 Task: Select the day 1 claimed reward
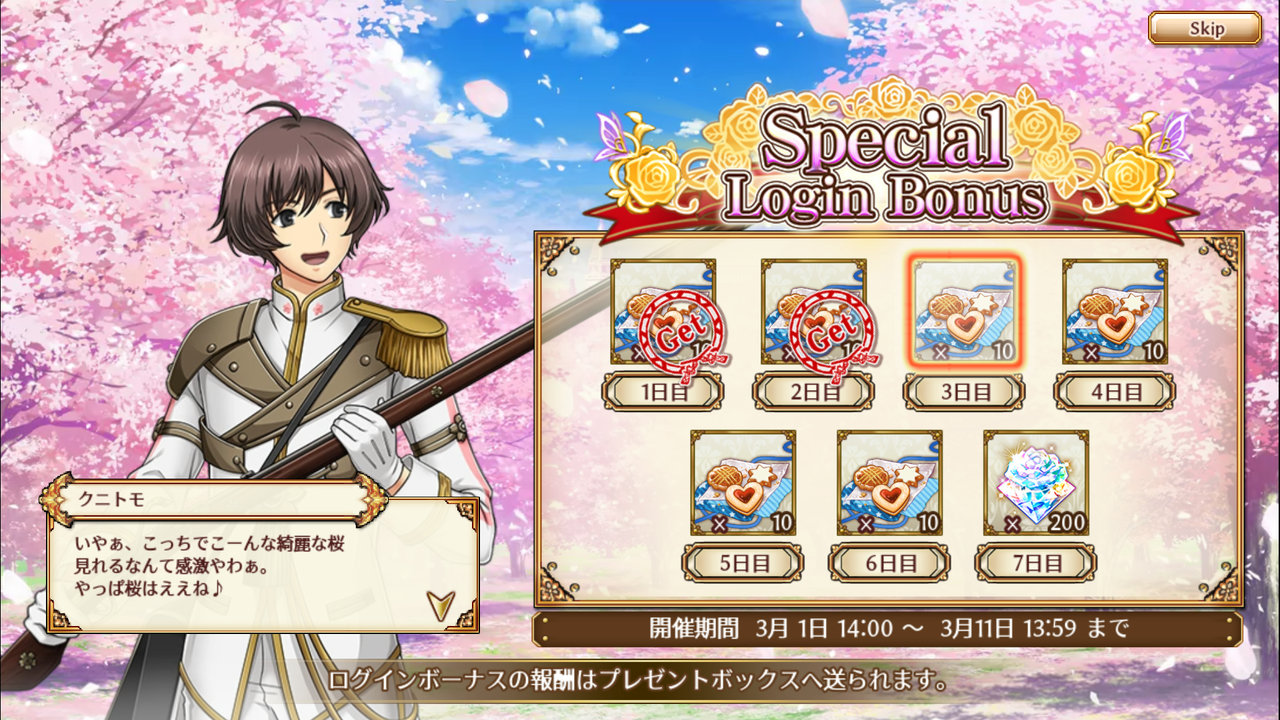(x=663, y=311)
